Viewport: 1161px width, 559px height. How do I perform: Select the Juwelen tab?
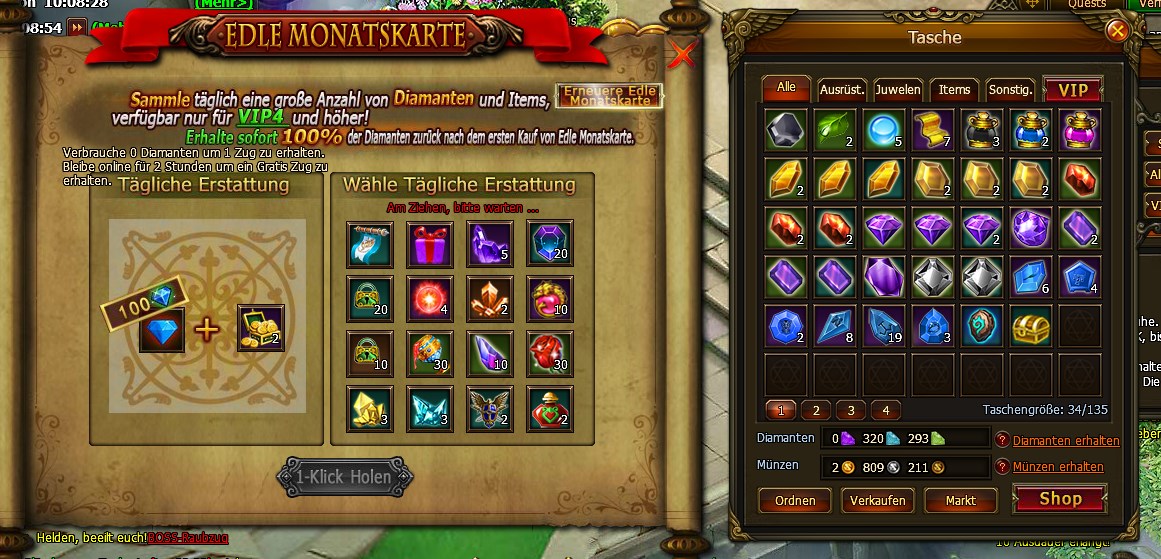898,90
